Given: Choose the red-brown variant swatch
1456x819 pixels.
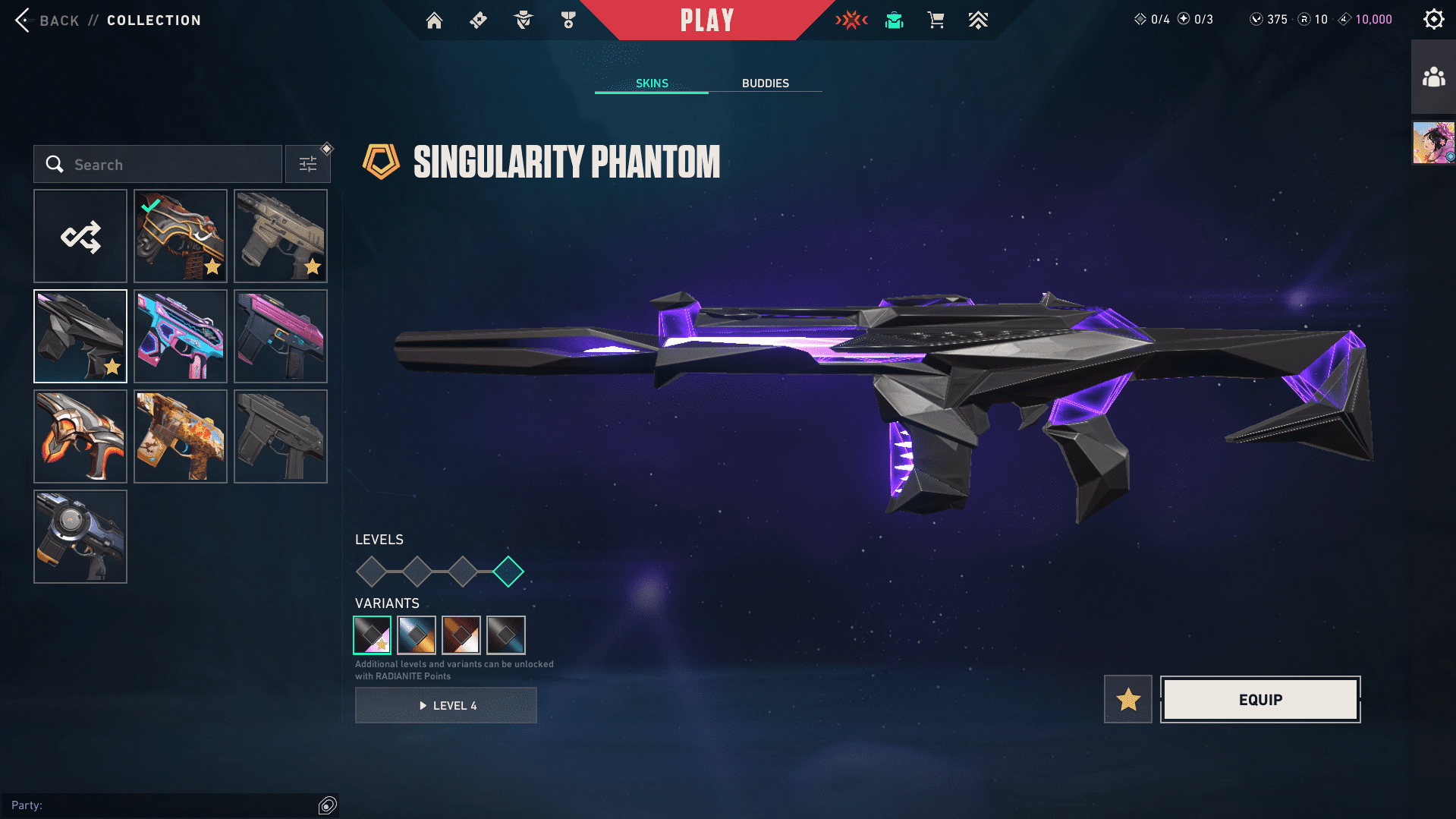Looking at the screenshot, I should click(461, 635).
